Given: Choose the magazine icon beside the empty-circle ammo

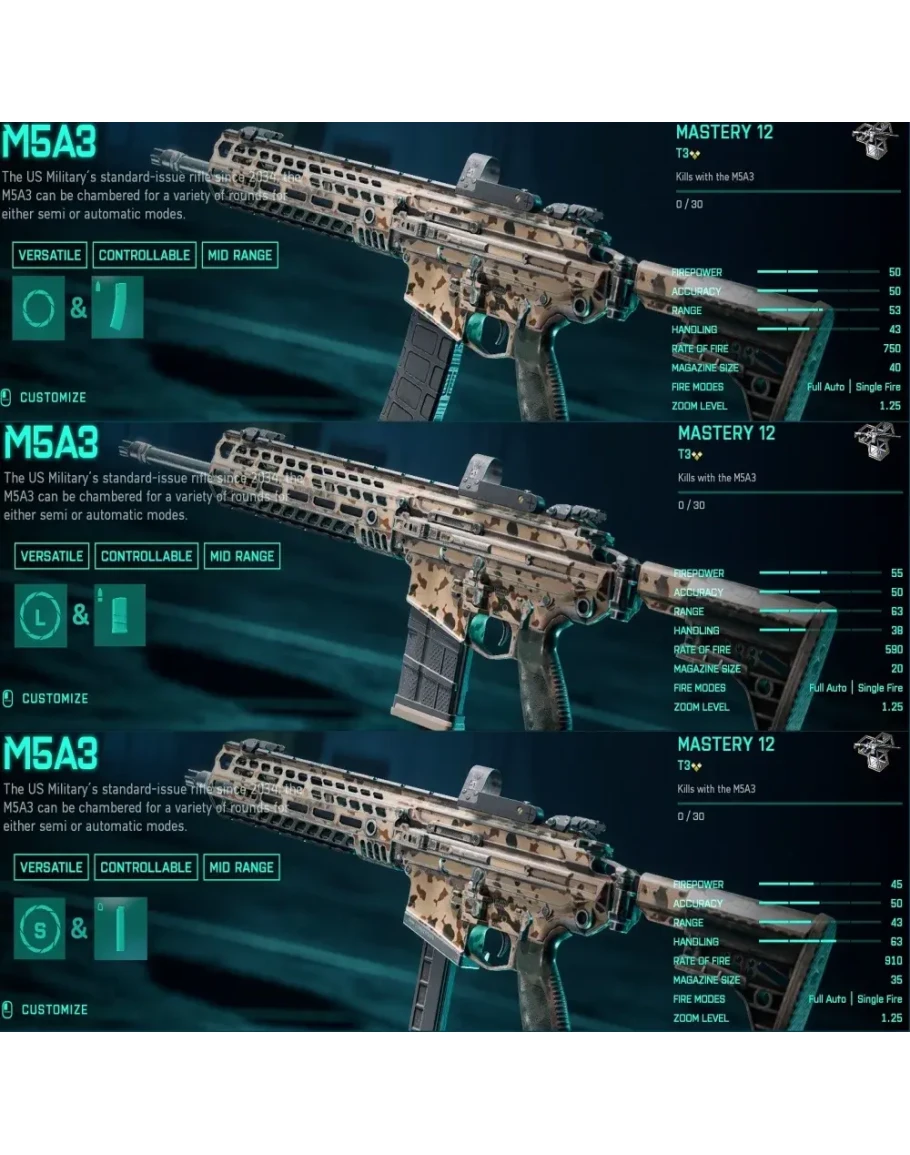Looking at the screenshot, I should (x=118, y=308).
